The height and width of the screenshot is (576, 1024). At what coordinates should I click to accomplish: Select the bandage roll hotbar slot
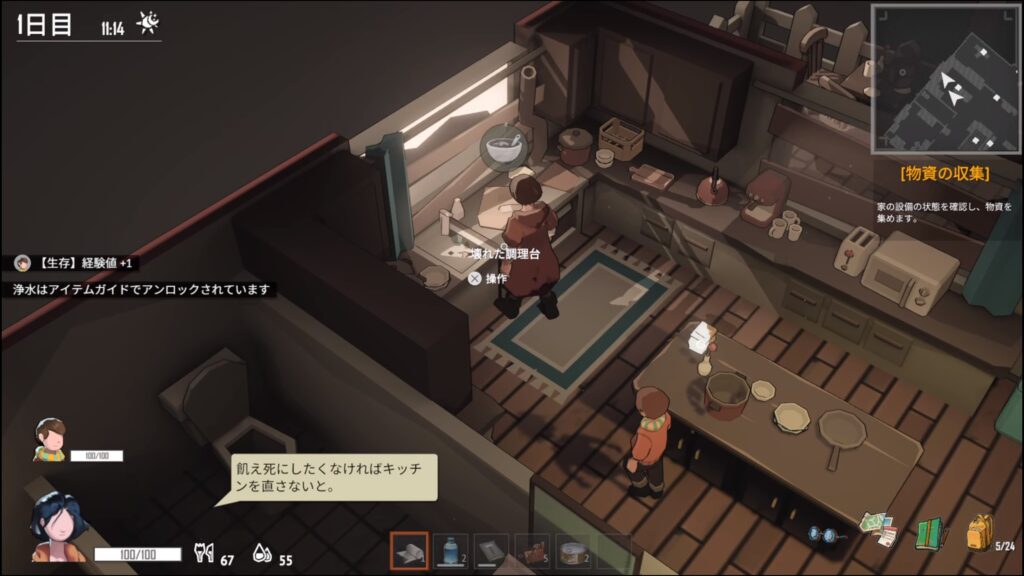pos(410,551)
